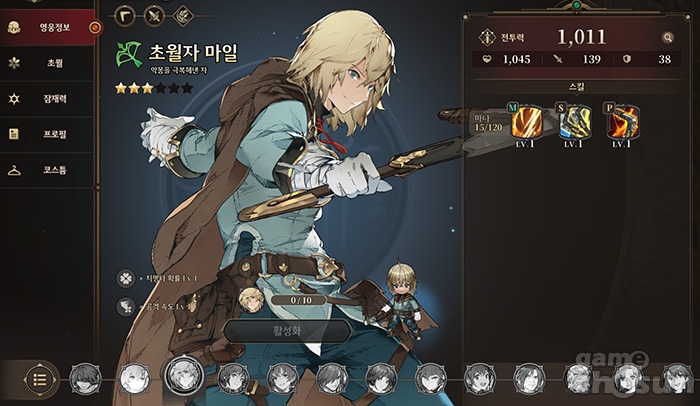Inspect the P passive skill icon
This screenshot has height=406, width=700.
[622, 121]
